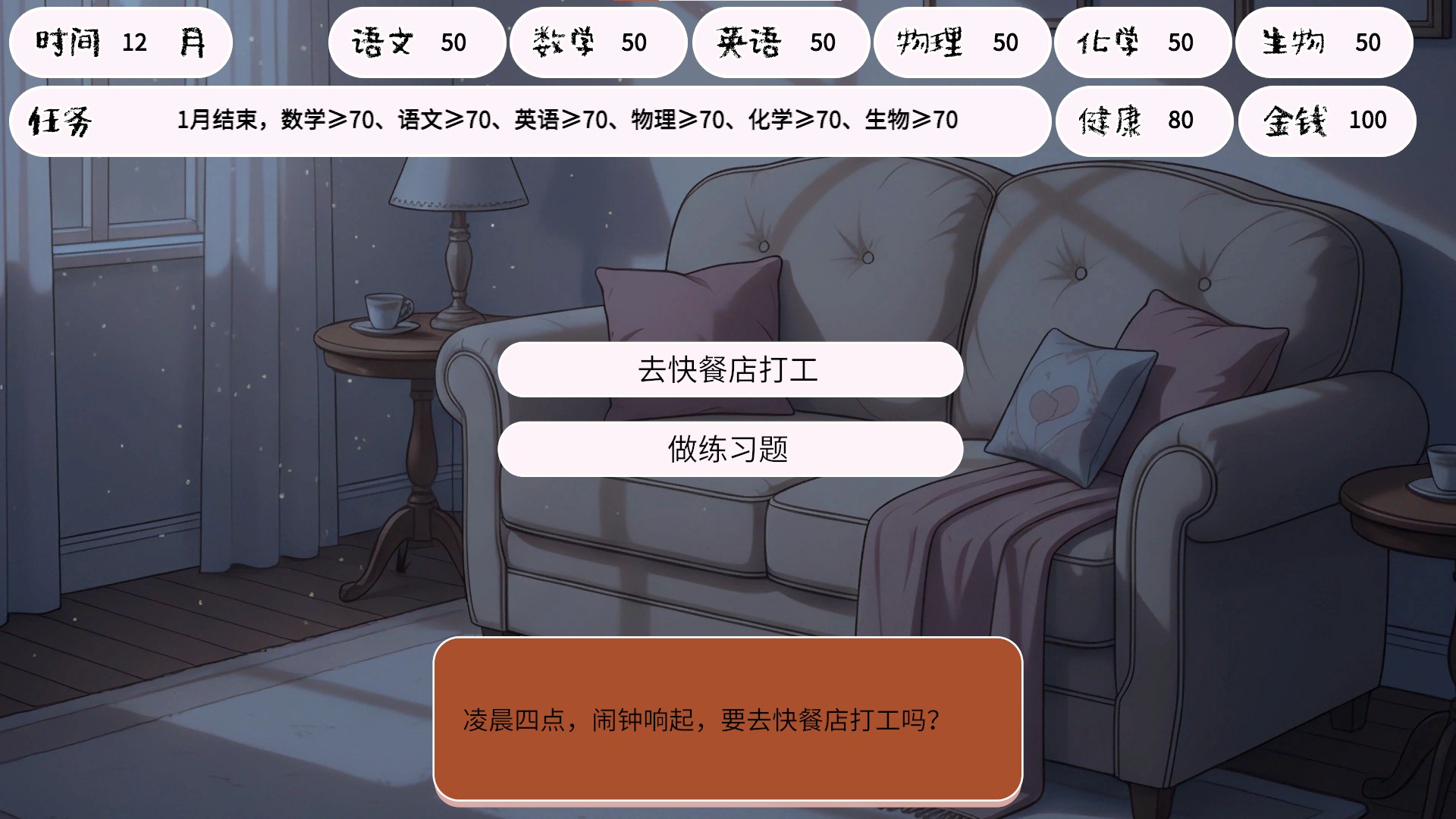Click the 健康 80 health indicator
Viewport: 1456px width, 819px height.
point(1144,121)
